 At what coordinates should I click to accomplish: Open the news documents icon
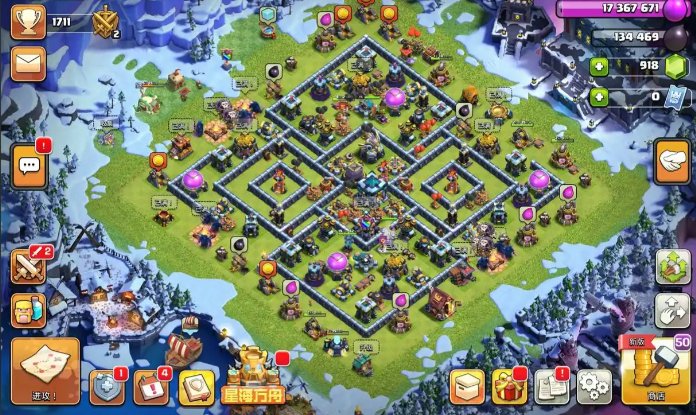pos(551,385)
